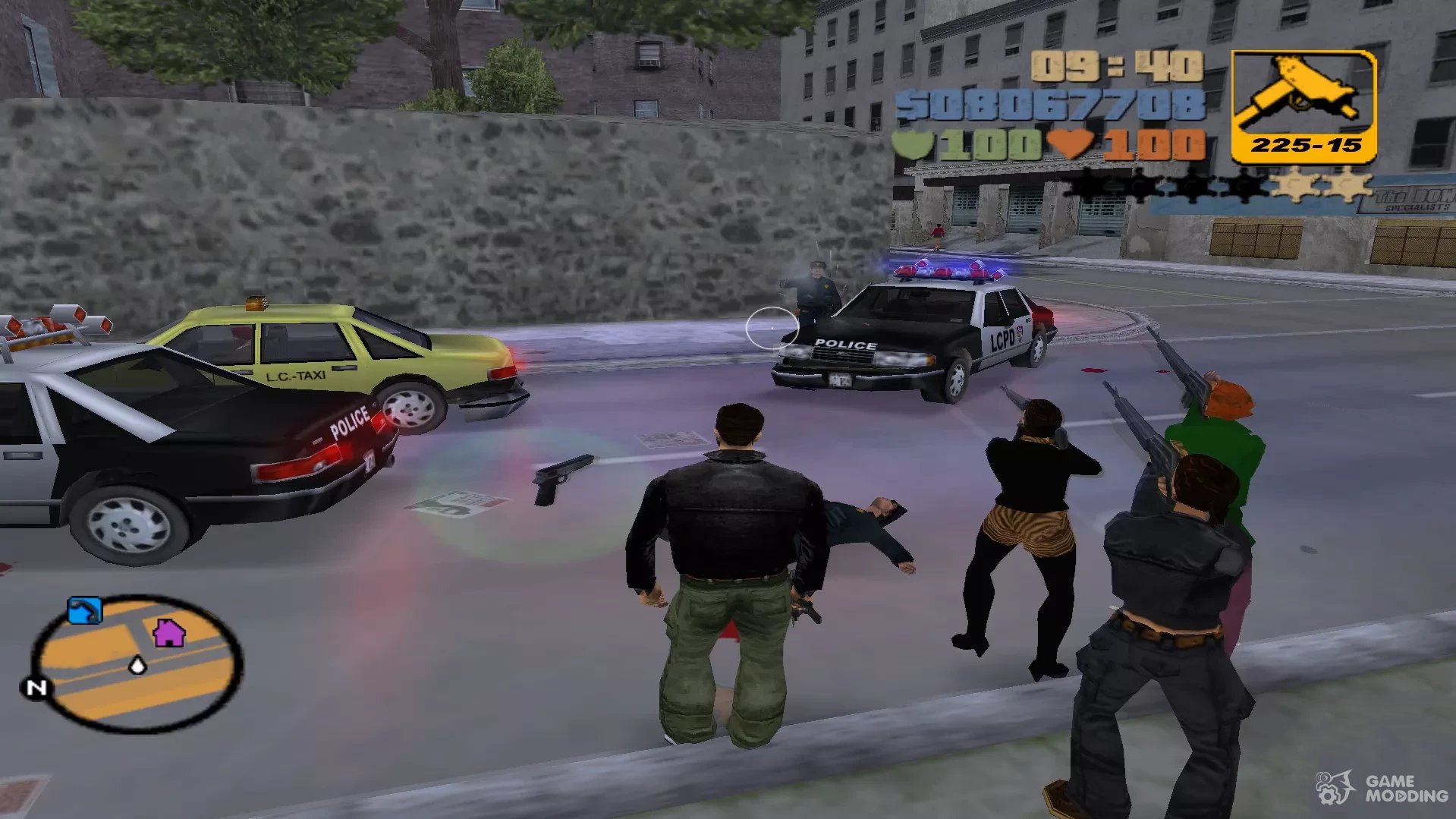Click the north N marker on radar
This screenshot has width=1456, height=819.
tap(36, 688)
